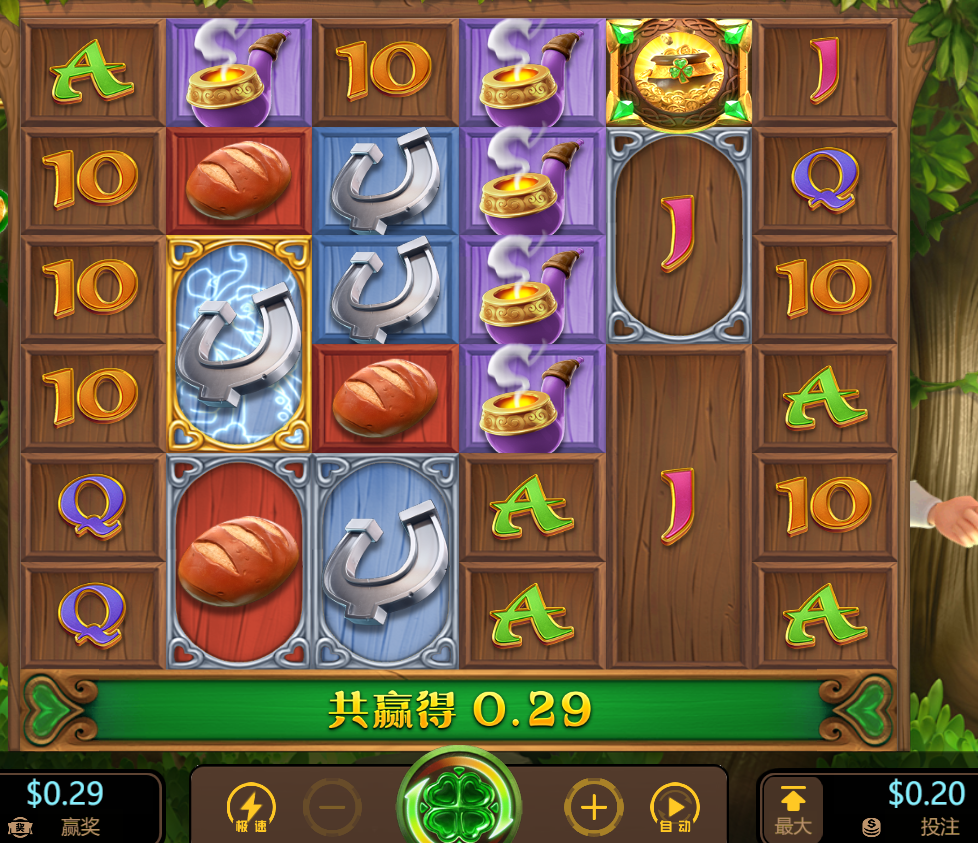Image resolution: width=978 pixels, height=843 pixels.
Task: Open the 投注 bet amount panel
Action: (x=912, y=808)
